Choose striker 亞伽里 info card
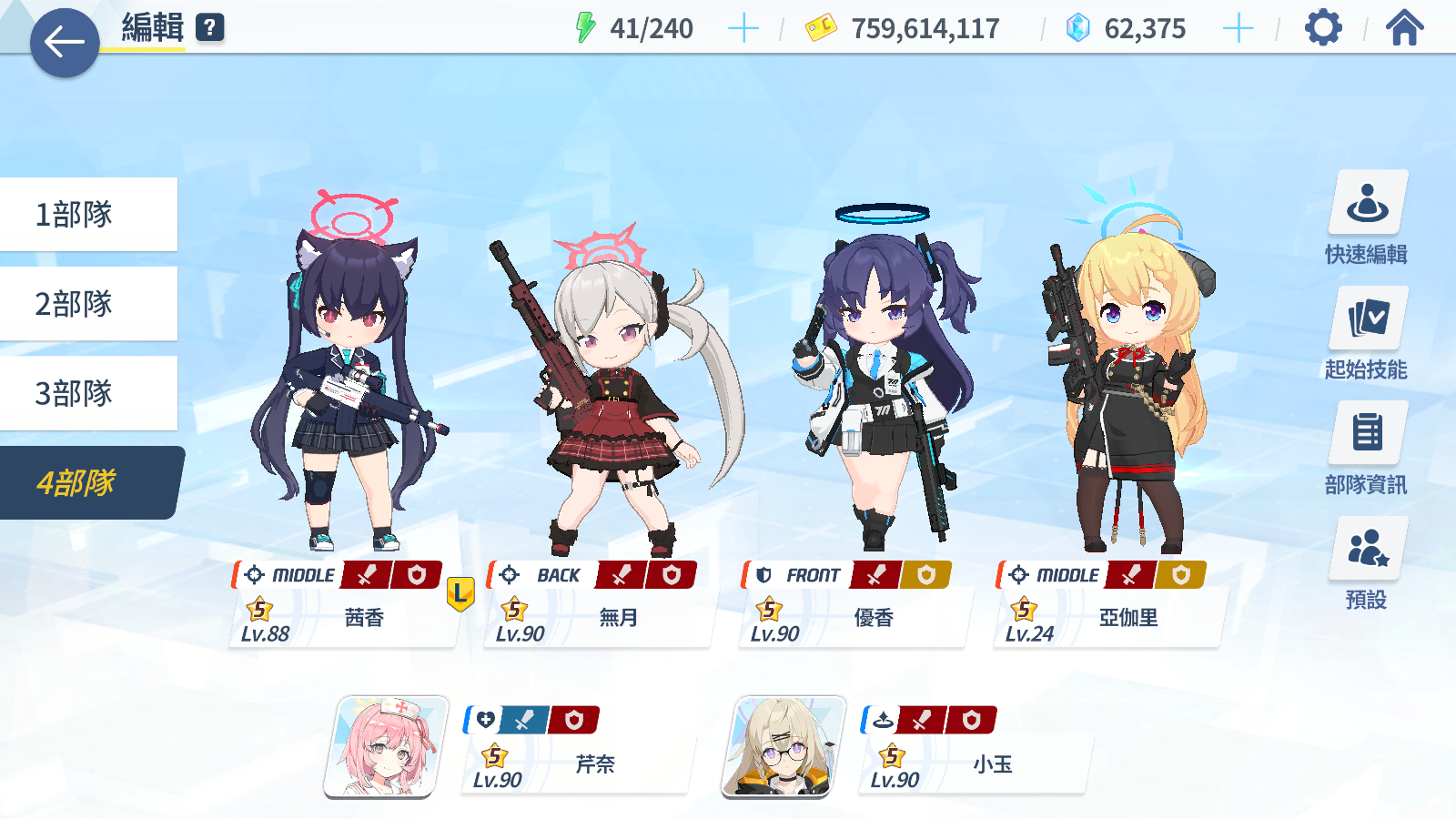The height and width of the screenshot is (819, 1456). (x=1107, y=616)
